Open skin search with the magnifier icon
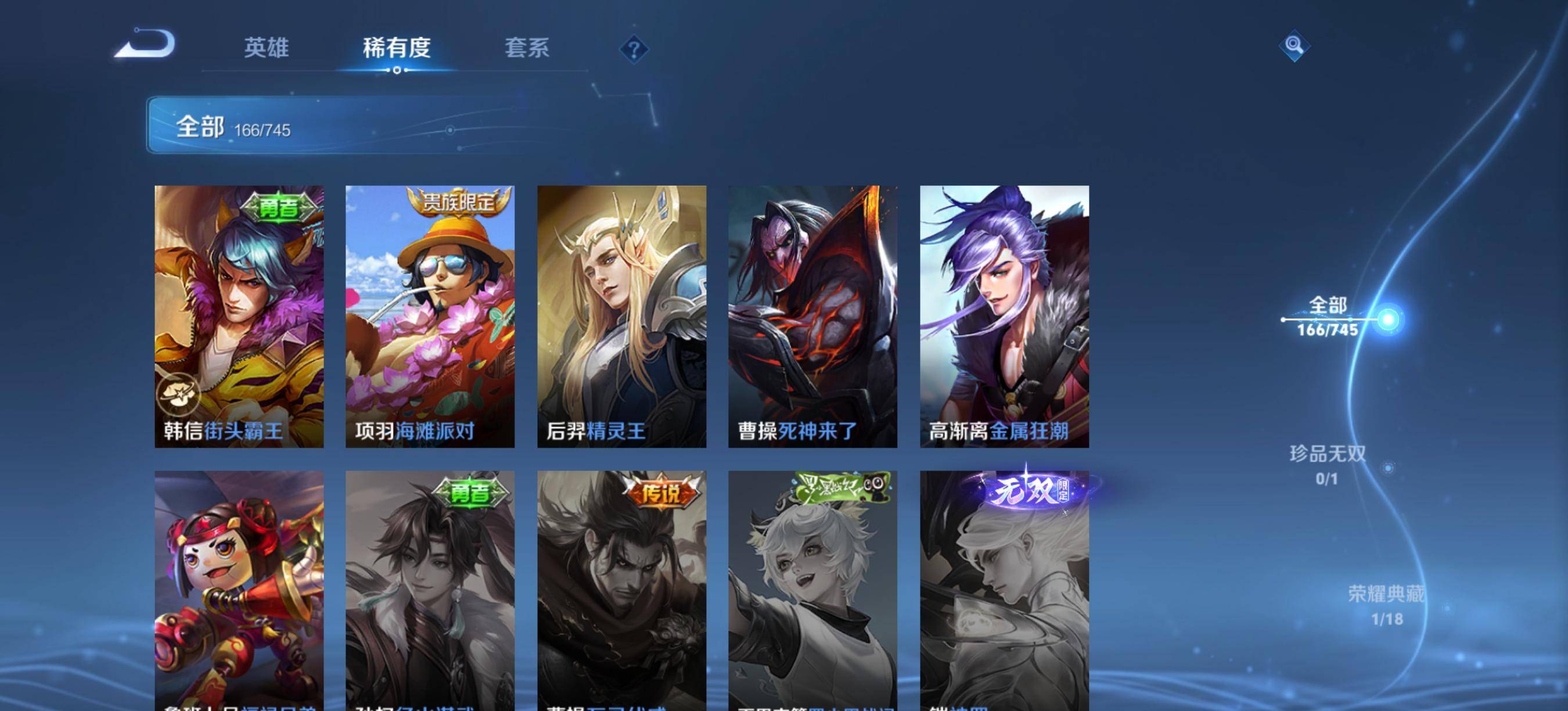This screenshot has width=1568, height=711. coord(1293,46)
